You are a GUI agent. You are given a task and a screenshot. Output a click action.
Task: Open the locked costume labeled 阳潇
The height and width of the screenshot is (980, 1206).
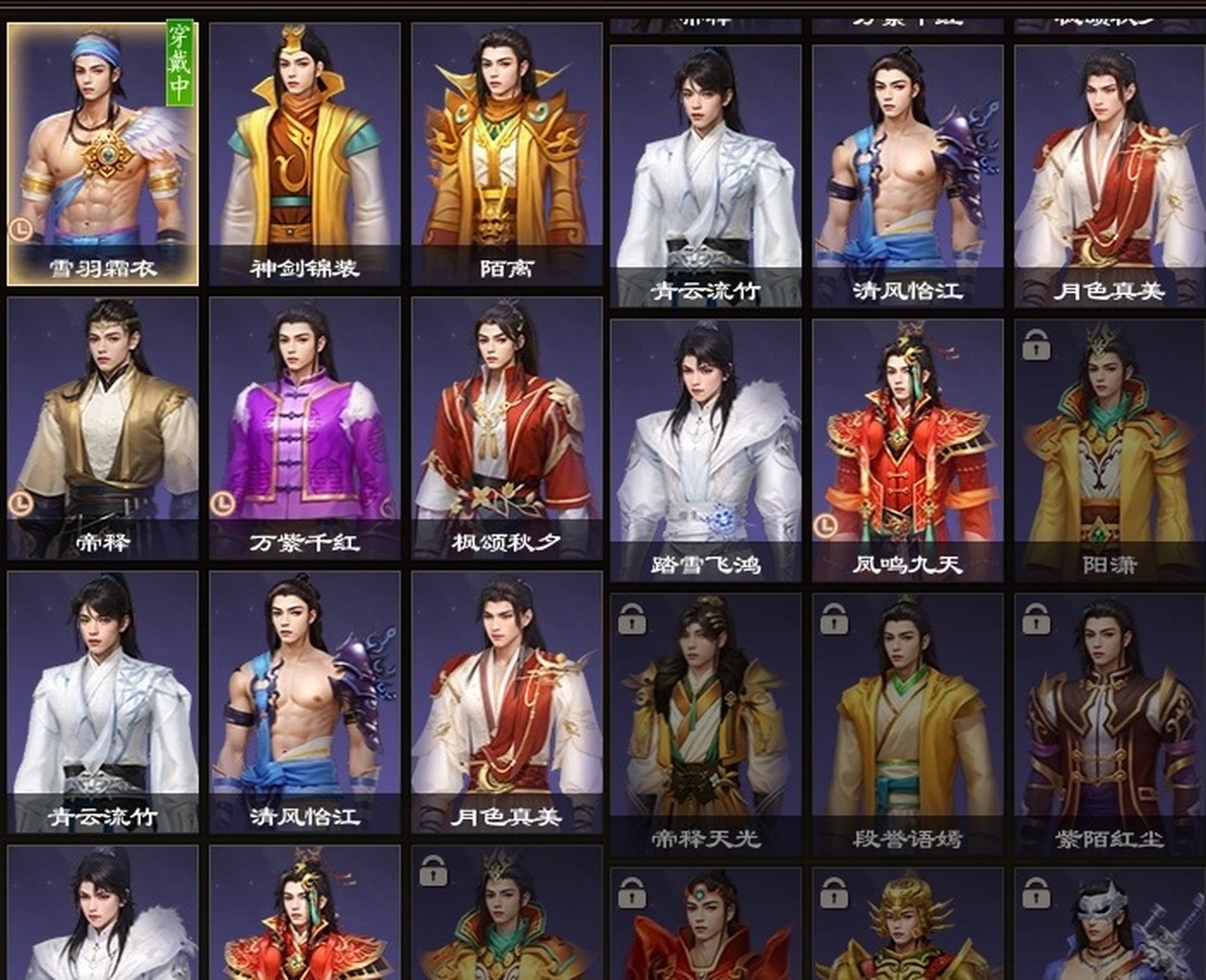[x=1110, y=450]
